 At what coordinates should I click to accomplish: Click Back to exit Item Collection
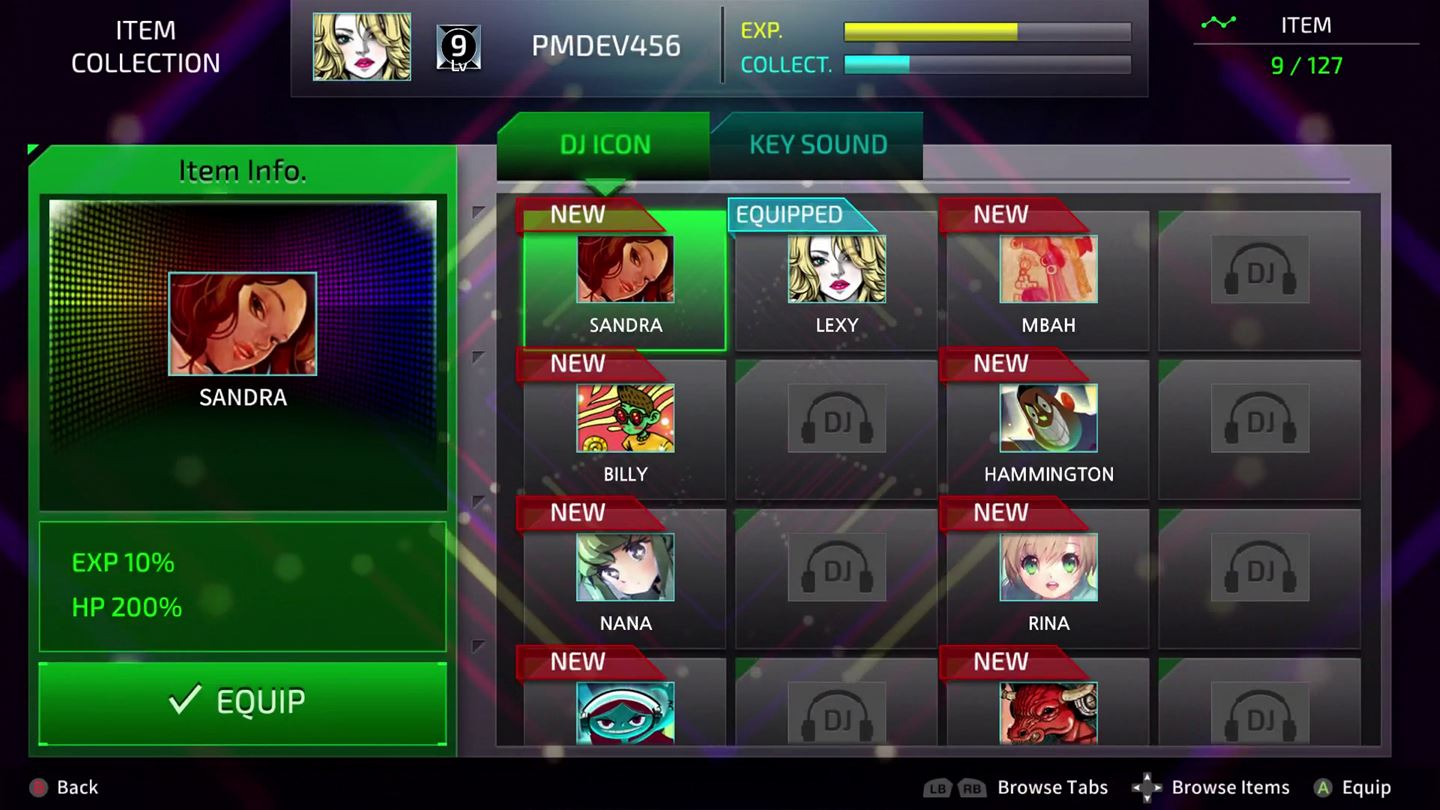[58, 787]
